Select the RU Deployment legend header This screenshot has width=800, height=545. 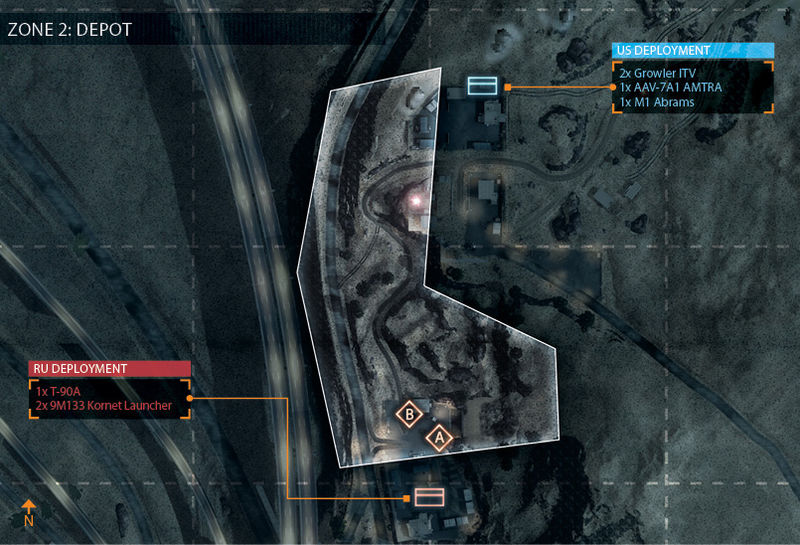109,369
